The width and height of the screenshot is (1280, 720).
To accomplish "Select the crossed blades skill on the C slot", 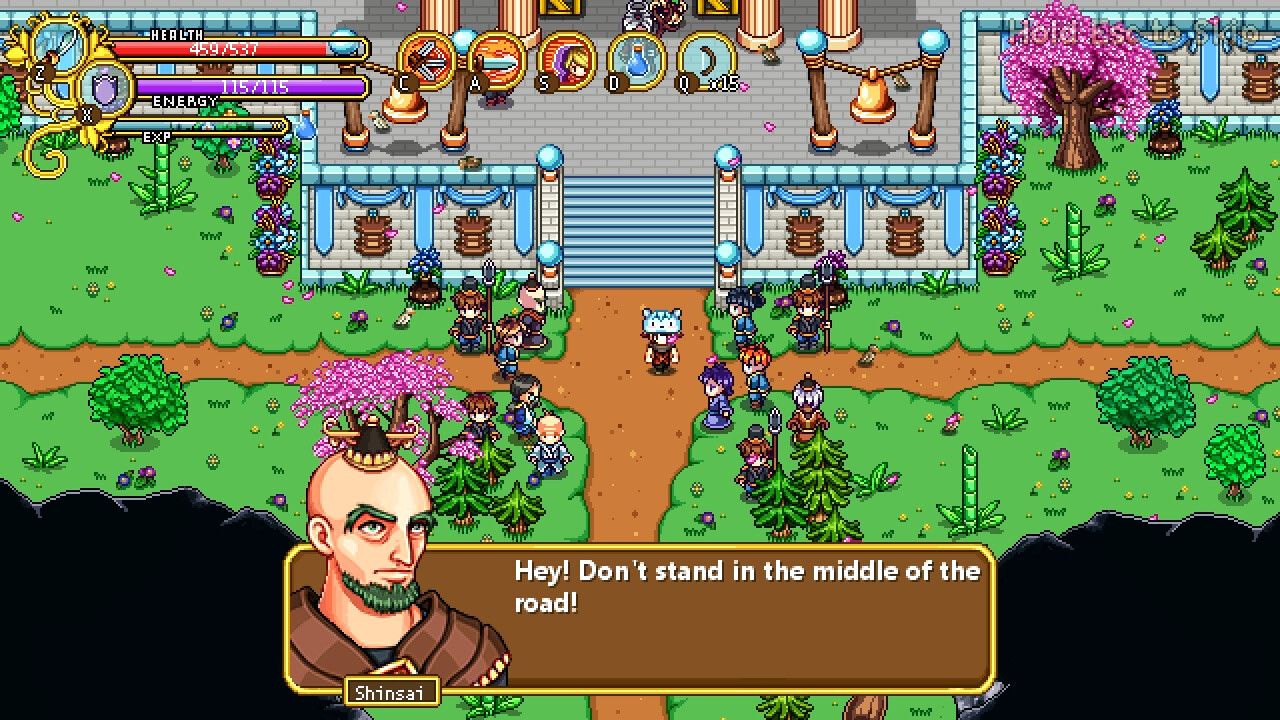I will (422, 62).
